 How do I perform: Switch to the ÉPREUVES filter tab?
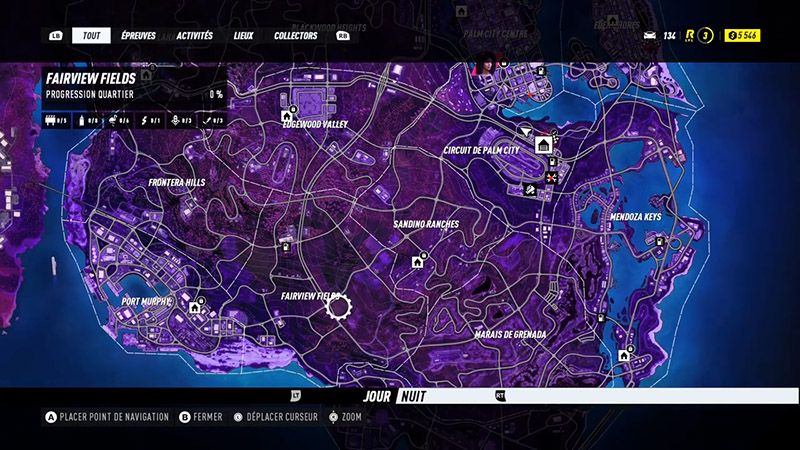[x=137, y=36]
